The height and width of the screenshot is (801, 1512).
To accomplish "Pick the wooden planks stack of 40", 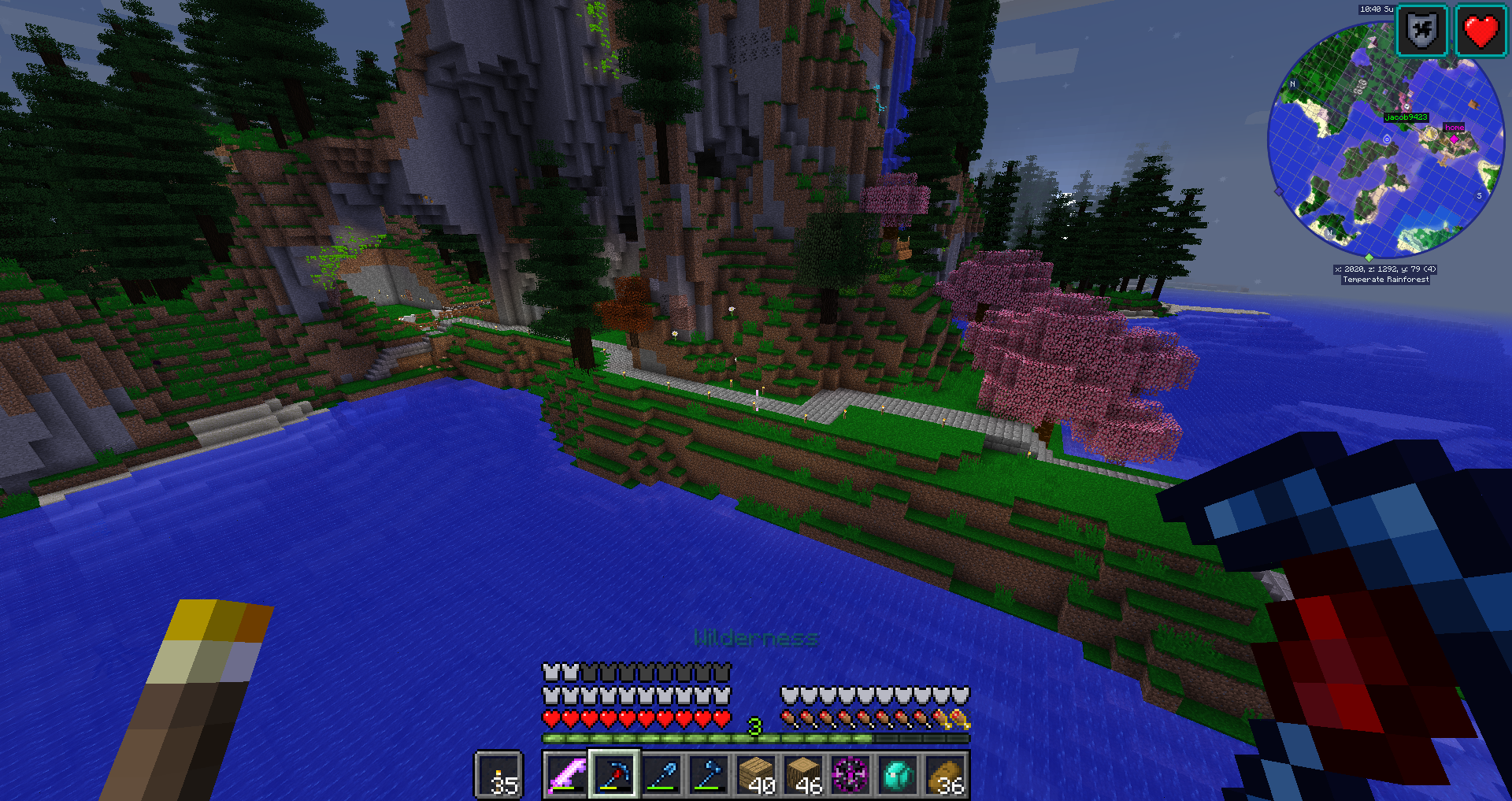I will click(x=757, y=775).
